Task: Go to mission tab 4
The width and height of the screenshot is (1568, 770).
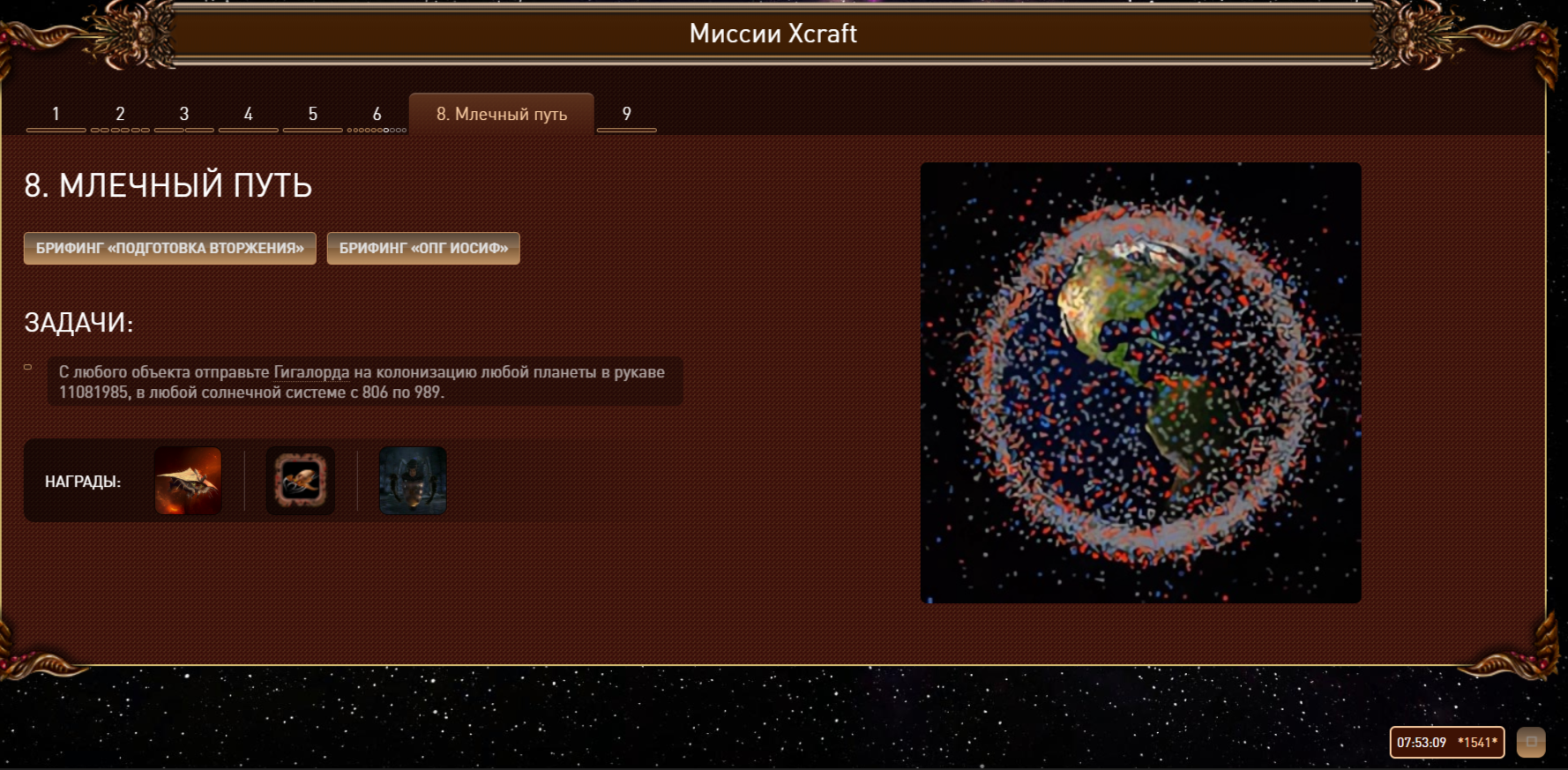Action: (x=249, y=115)
